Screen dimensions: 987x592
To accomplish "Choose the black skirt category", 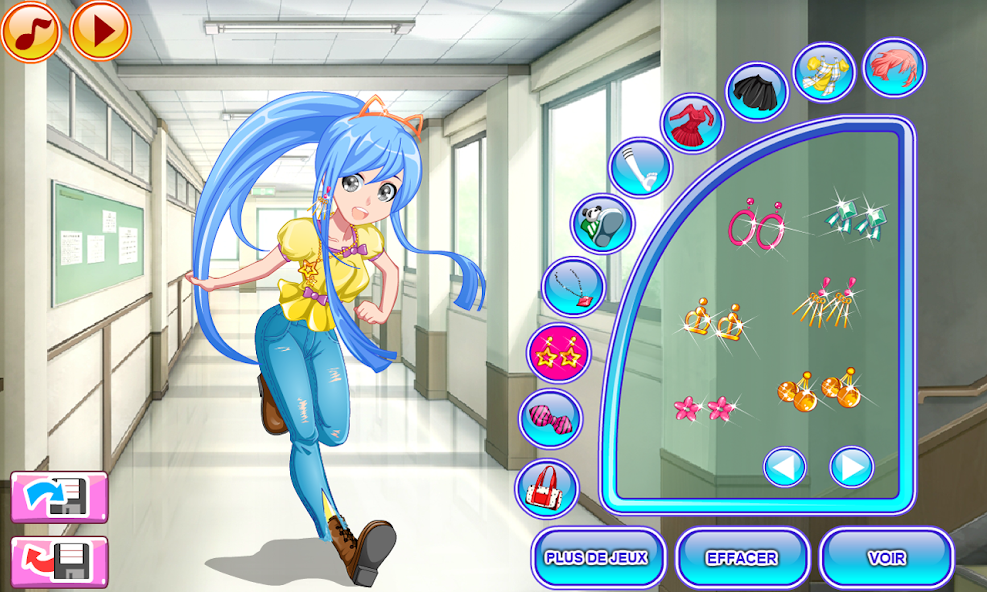I will coord(757,92).
